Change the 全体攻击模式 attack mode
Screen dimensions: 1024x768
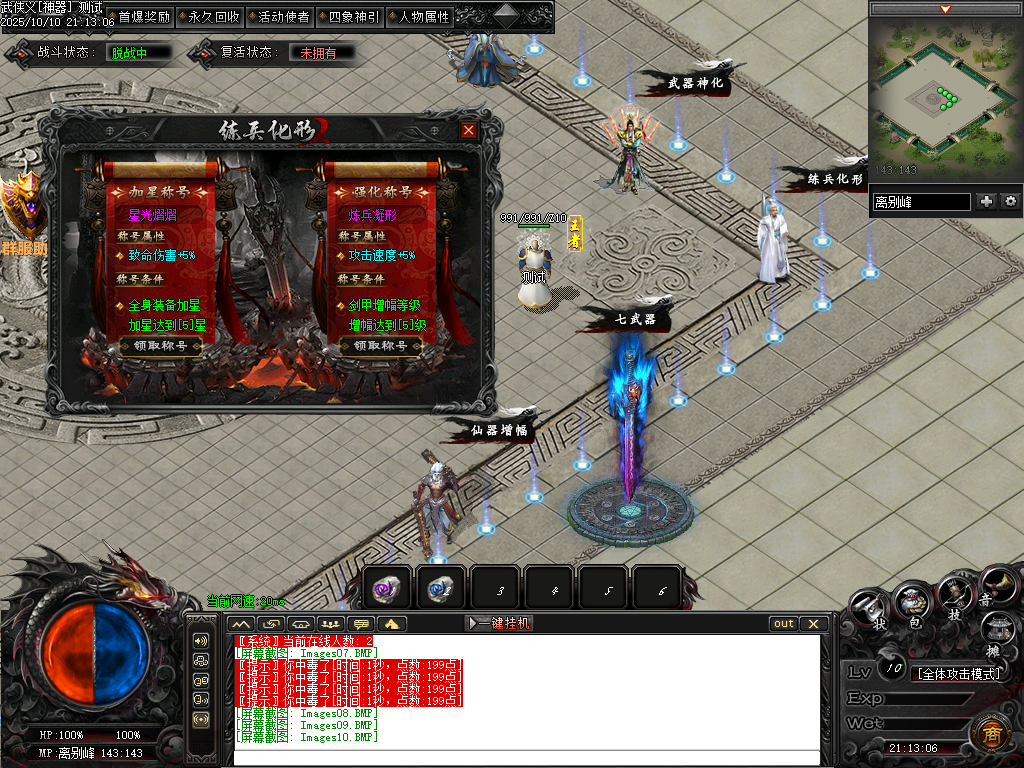point(958,674)
